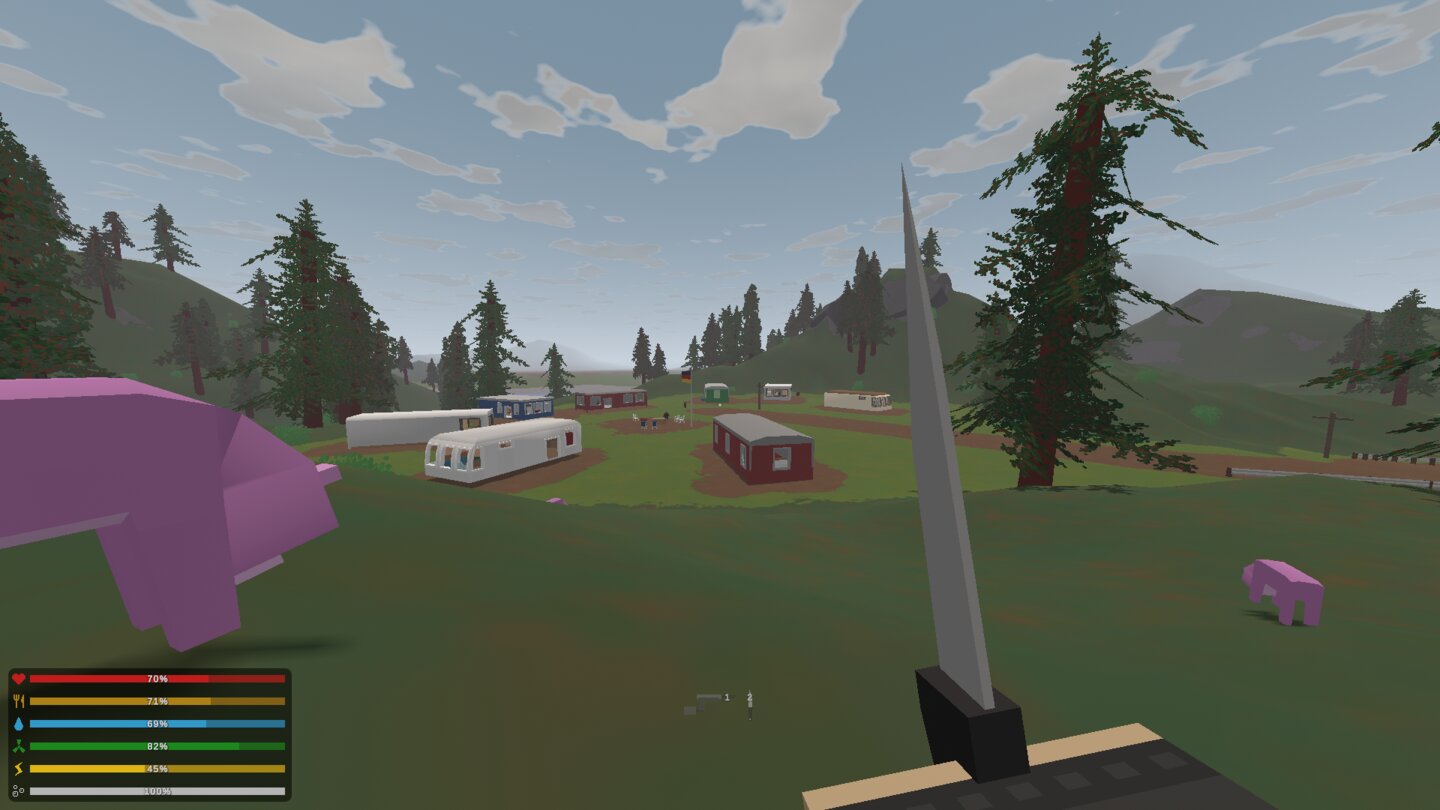Click the green immunity status icon

pyautogui.click(x=18, y=745)
